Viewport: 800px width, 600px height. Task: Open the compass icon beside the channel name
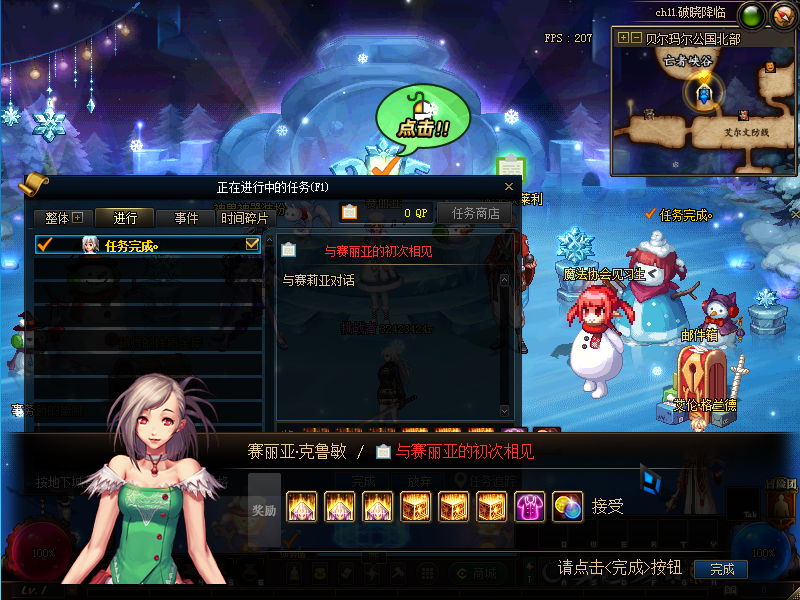(781, 15)
